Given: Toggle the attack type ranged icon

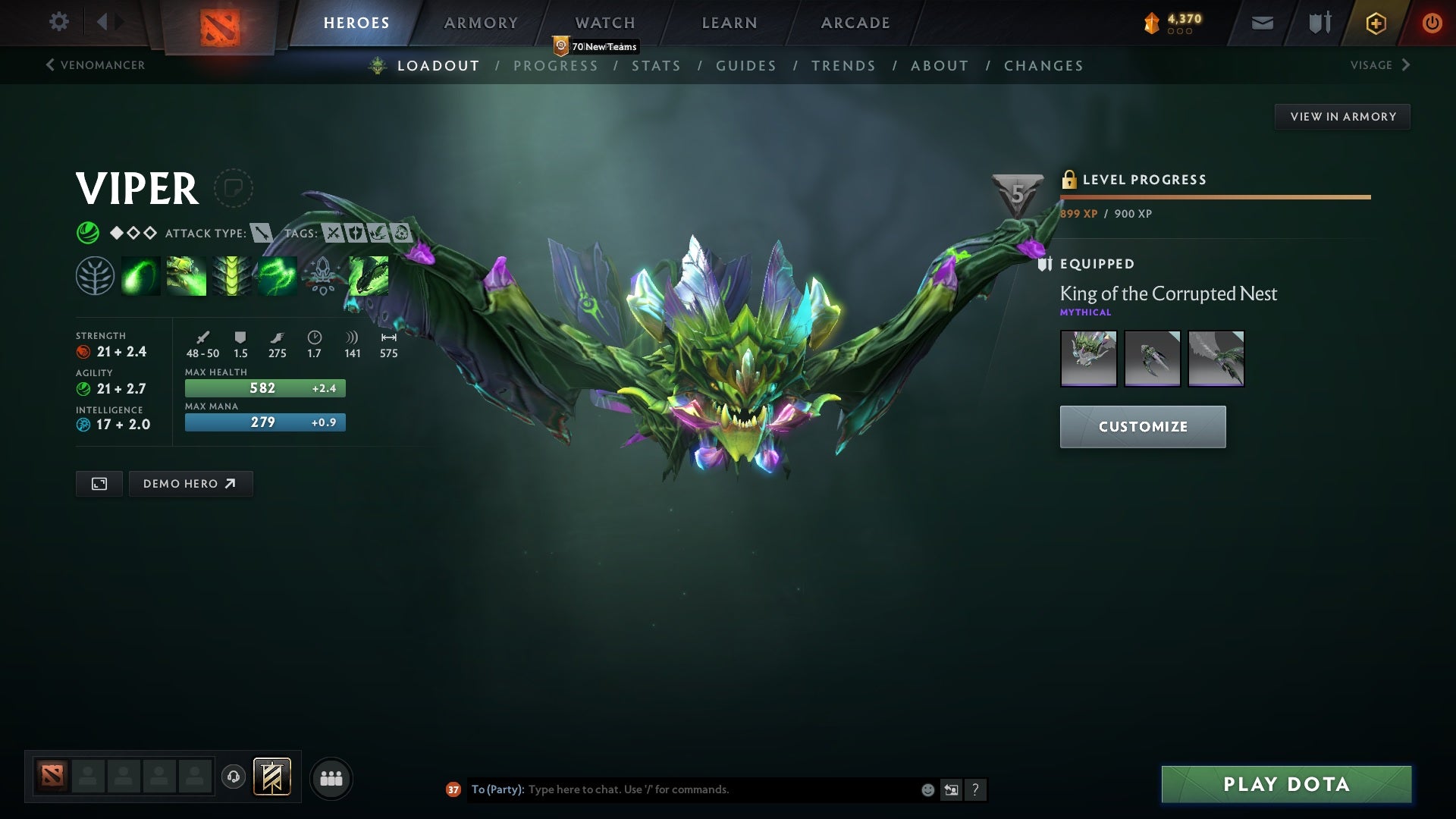Looking at the screenshot, I should 262,234.
